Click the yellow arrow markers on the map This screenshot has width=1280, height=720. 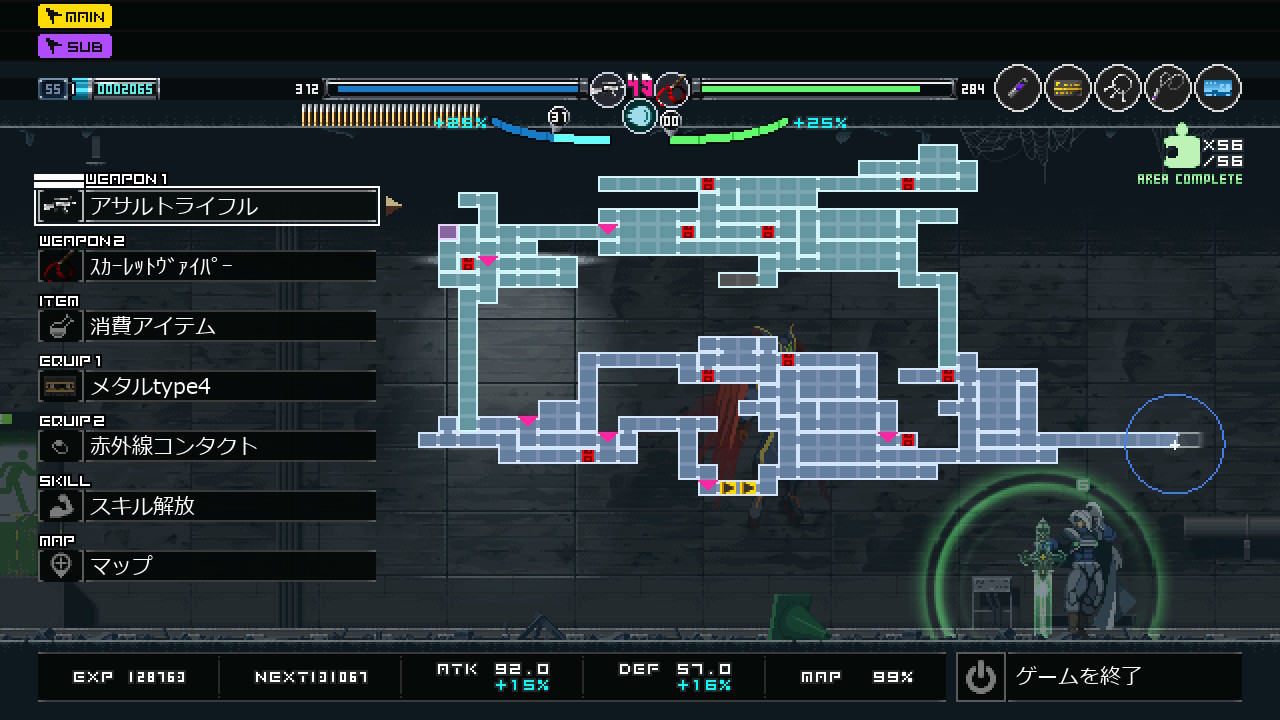click(738, 488)
